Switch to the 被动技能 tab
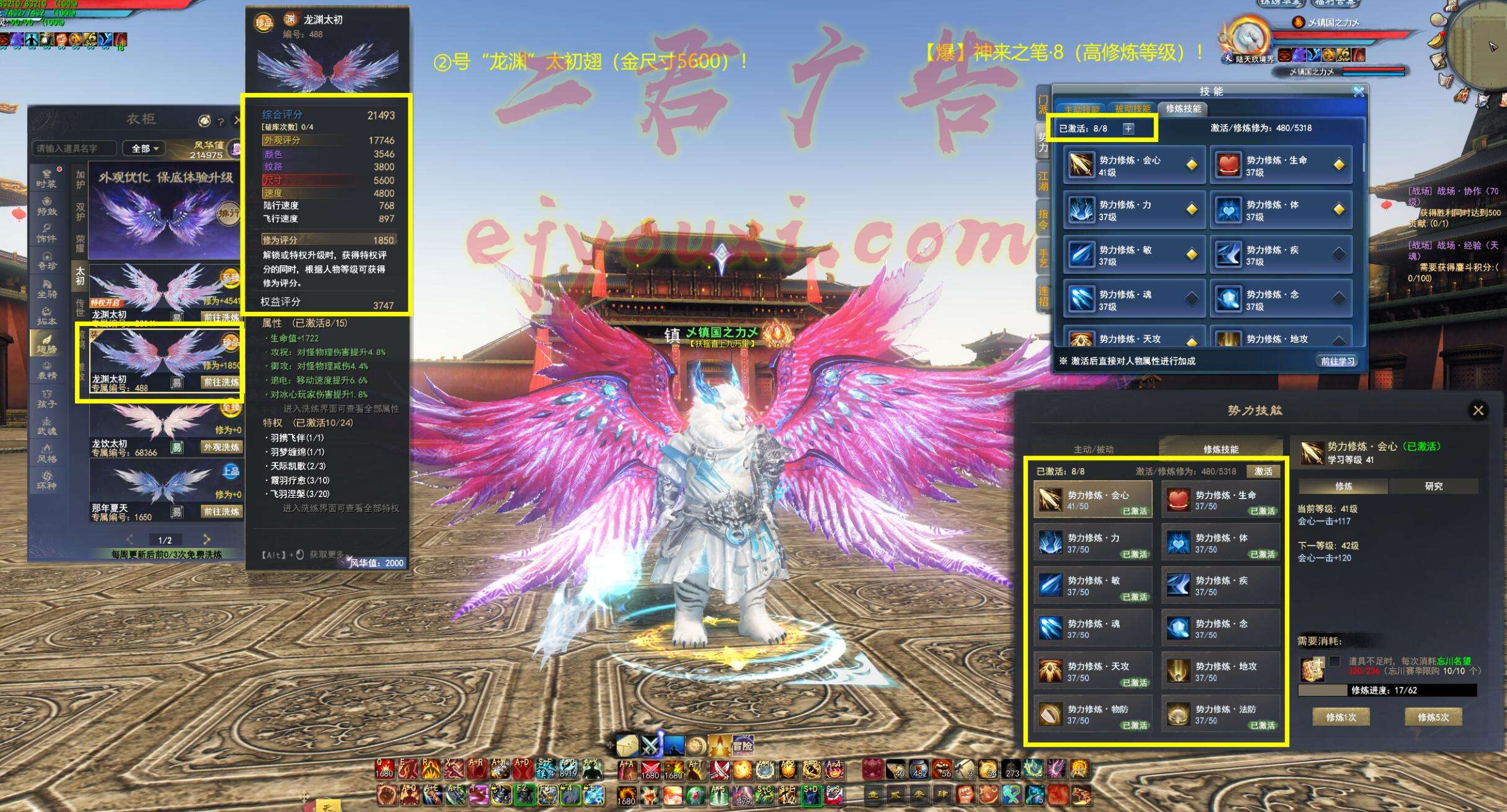1507x812 pixels. (x=1132, y=109)
